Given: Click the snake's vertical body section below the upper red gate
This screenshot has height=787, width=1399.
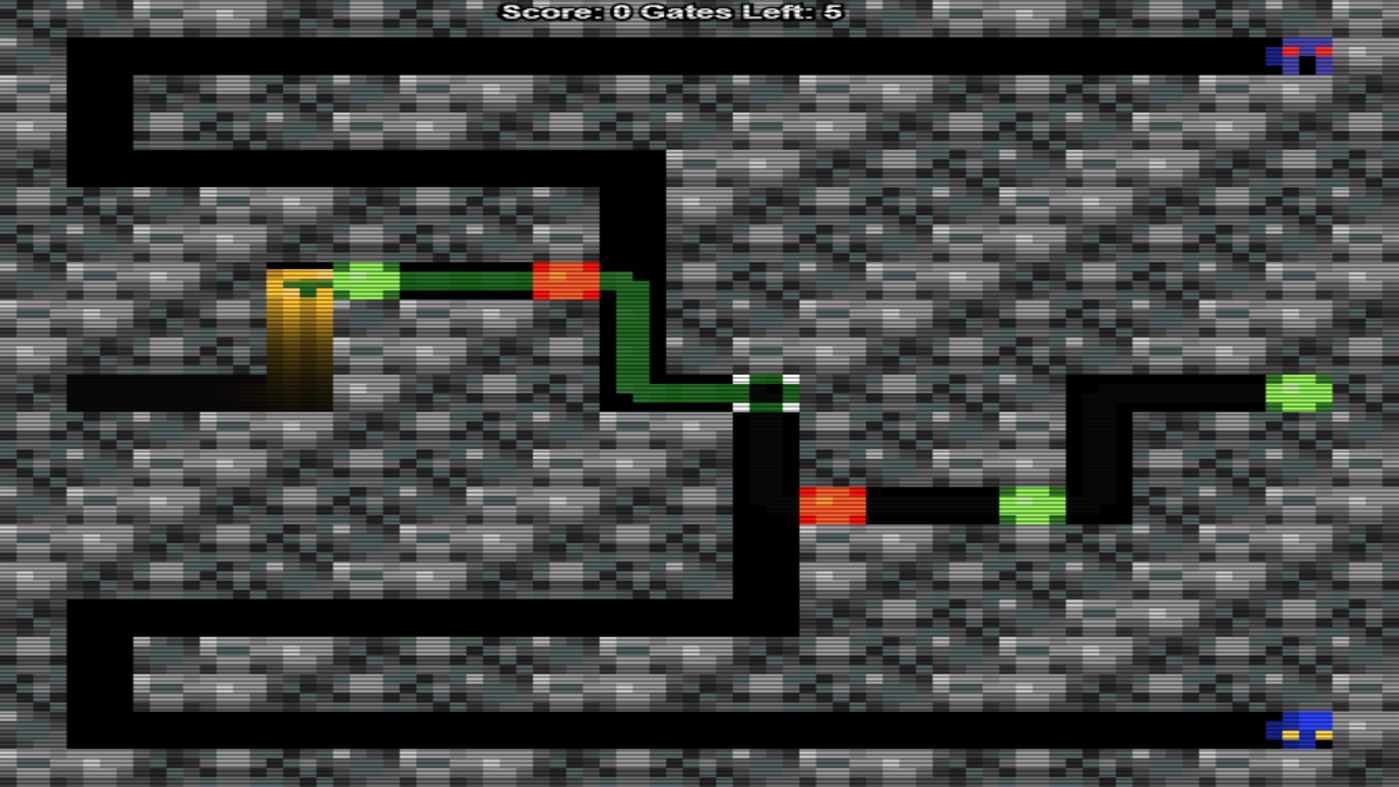Looking at the screenshot, I should (x=632, y=340).
